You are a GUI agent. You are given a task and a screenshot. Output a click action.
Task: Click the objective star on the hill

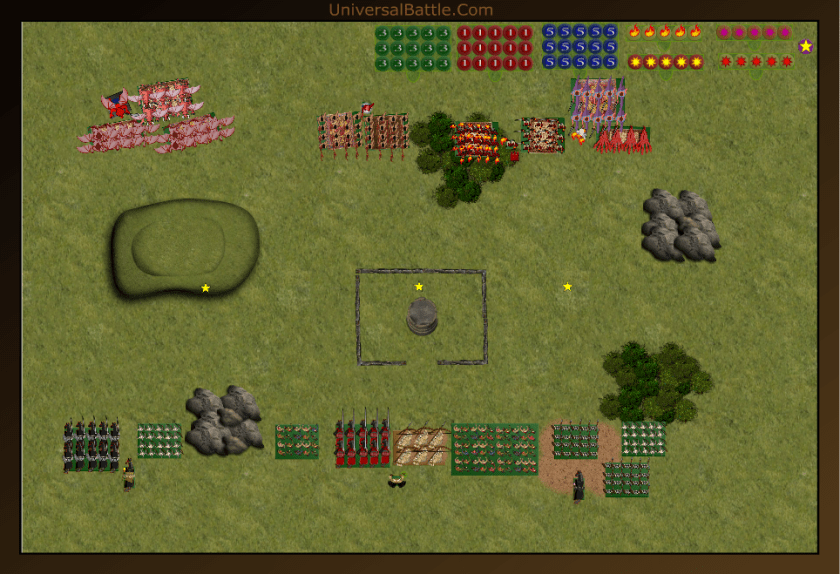[206, 288]
